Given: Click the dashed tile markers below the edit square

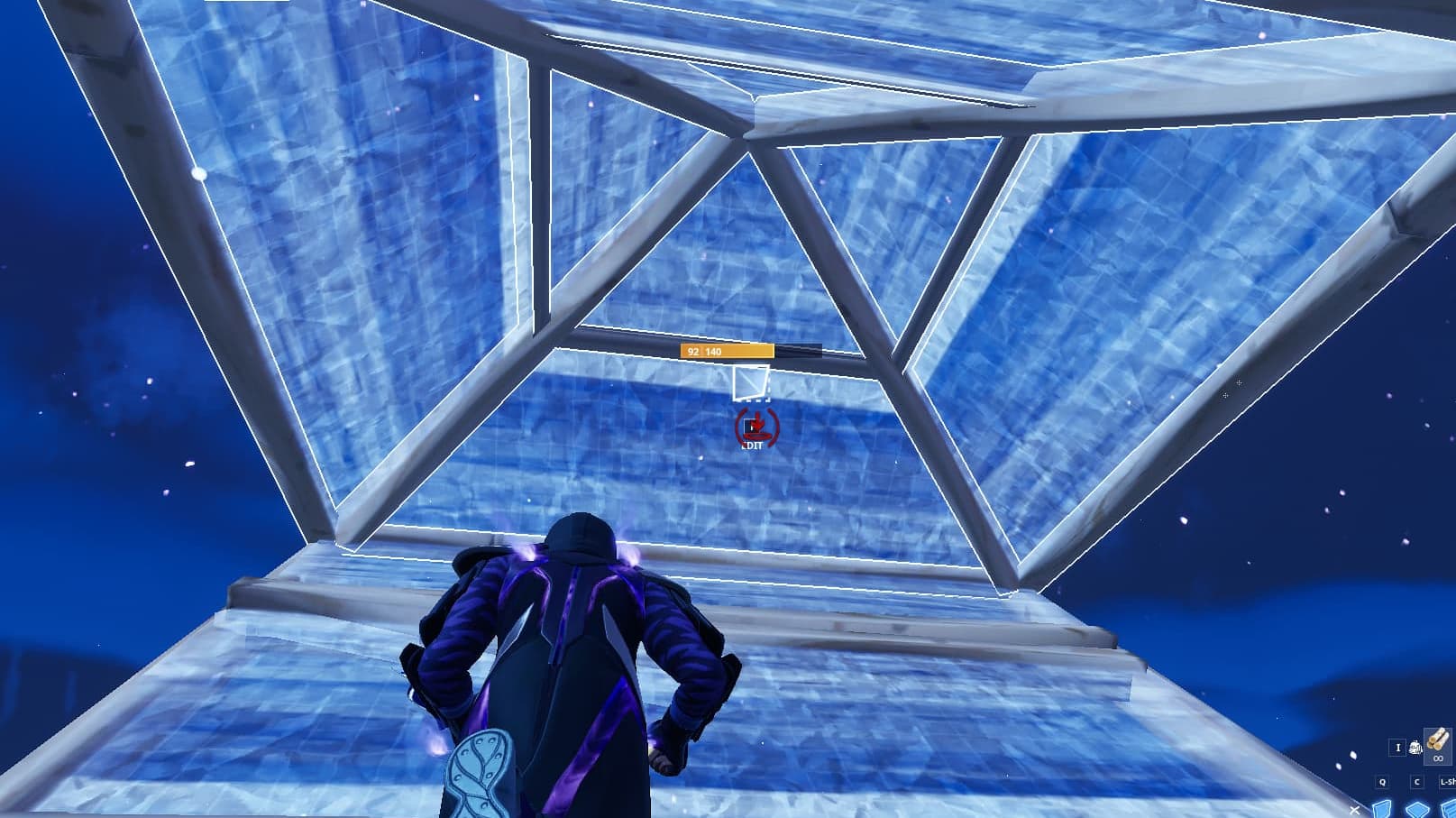Looking at the screenshot, I should point(756,401).
